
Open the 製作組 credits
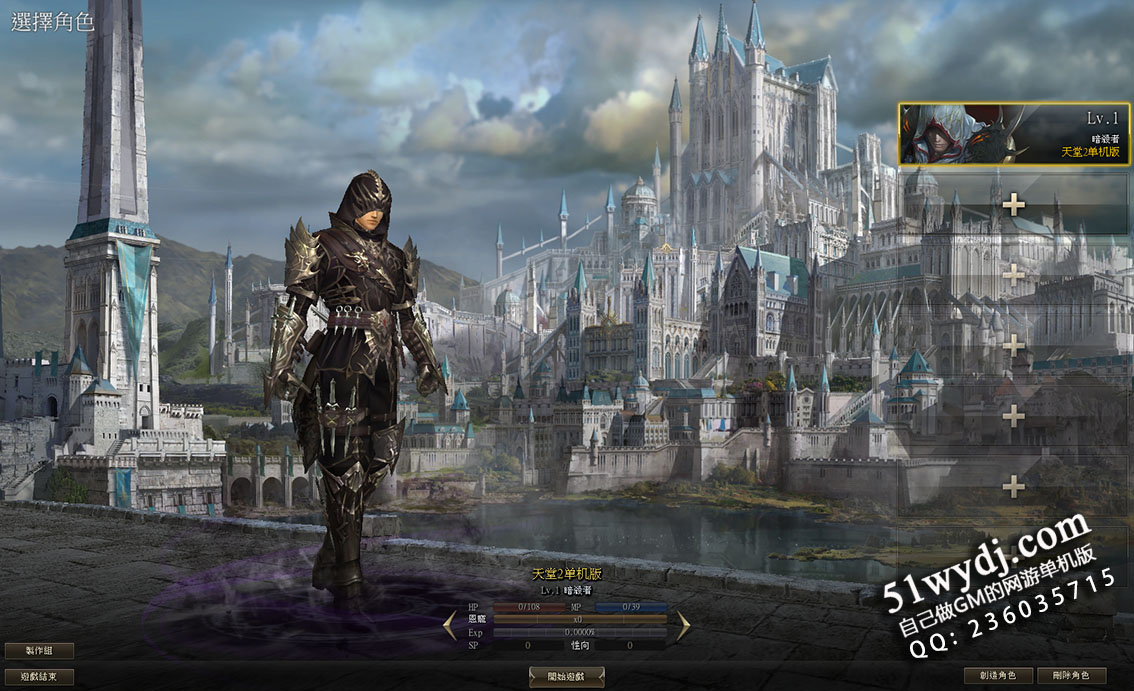39,651
